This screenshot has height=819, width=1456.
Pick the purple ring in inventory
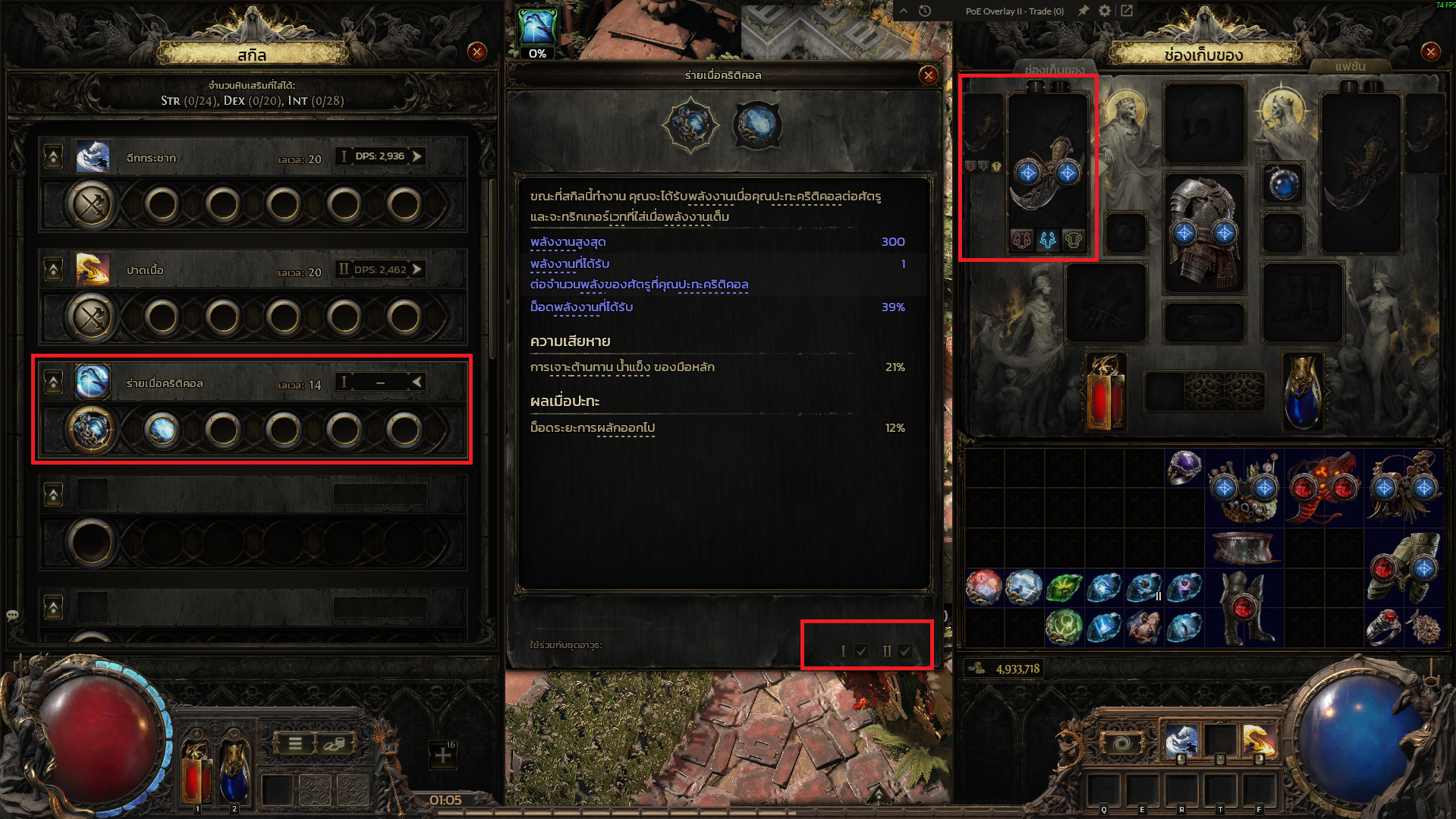click(x=1184, y=468)
